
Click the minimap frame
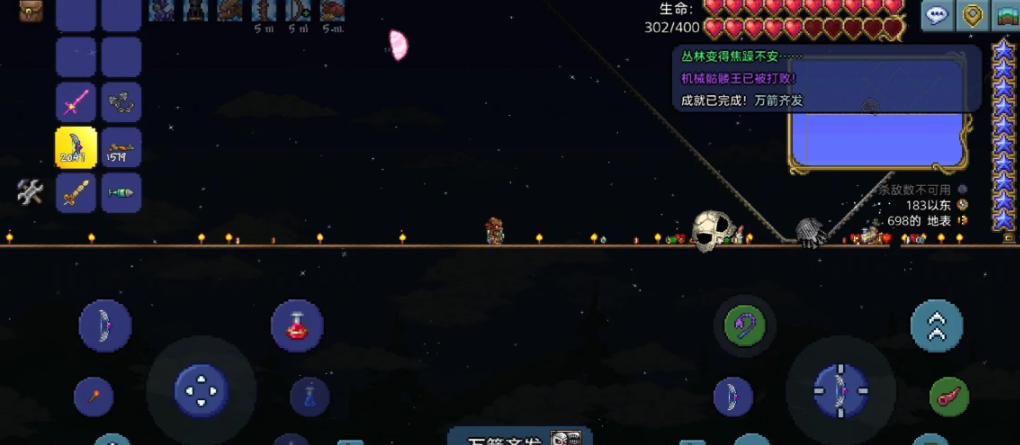pyautogui.click(x=880, y=110)
